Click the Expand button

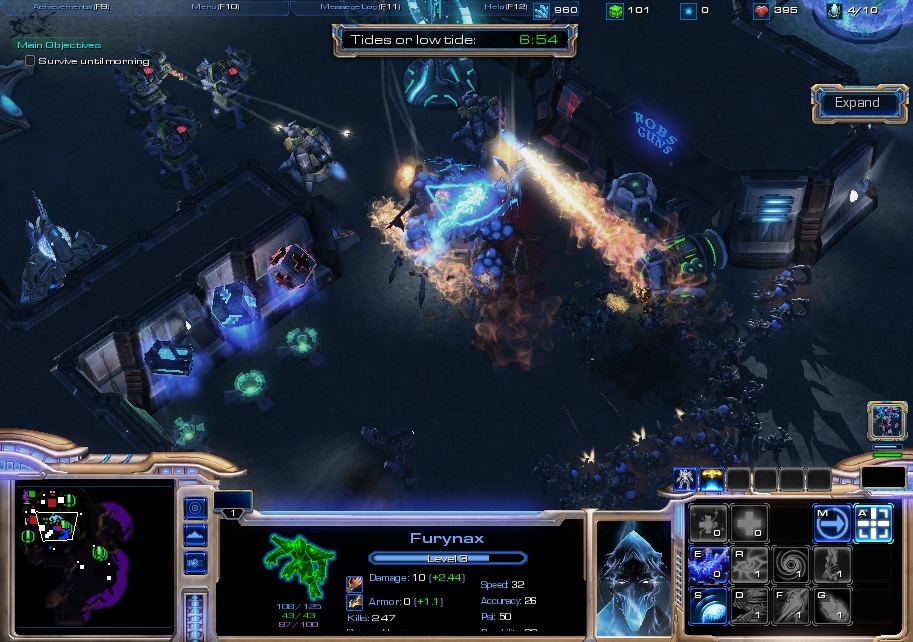[858, 103]
